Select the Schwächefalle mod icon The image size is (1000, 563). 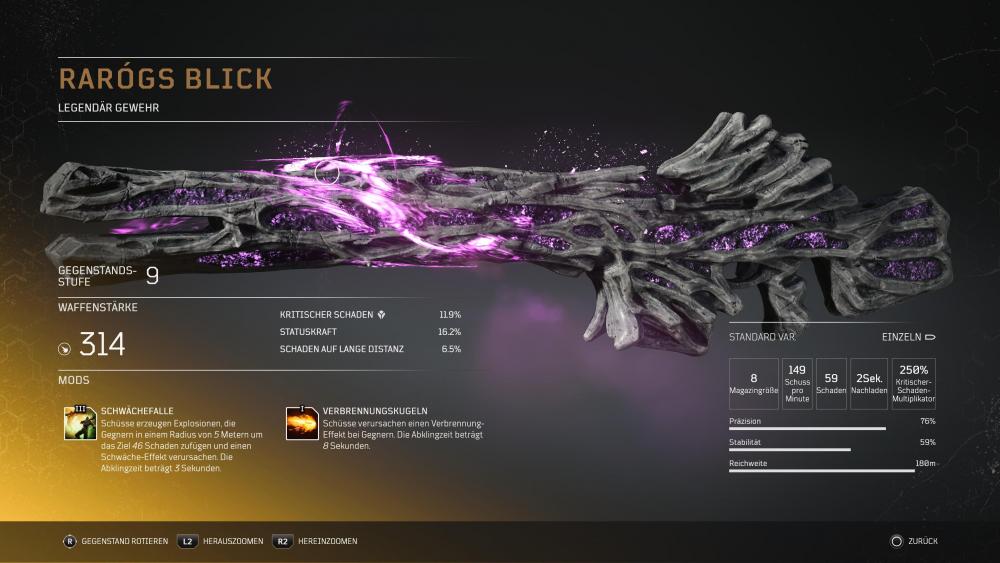[79, 424]
